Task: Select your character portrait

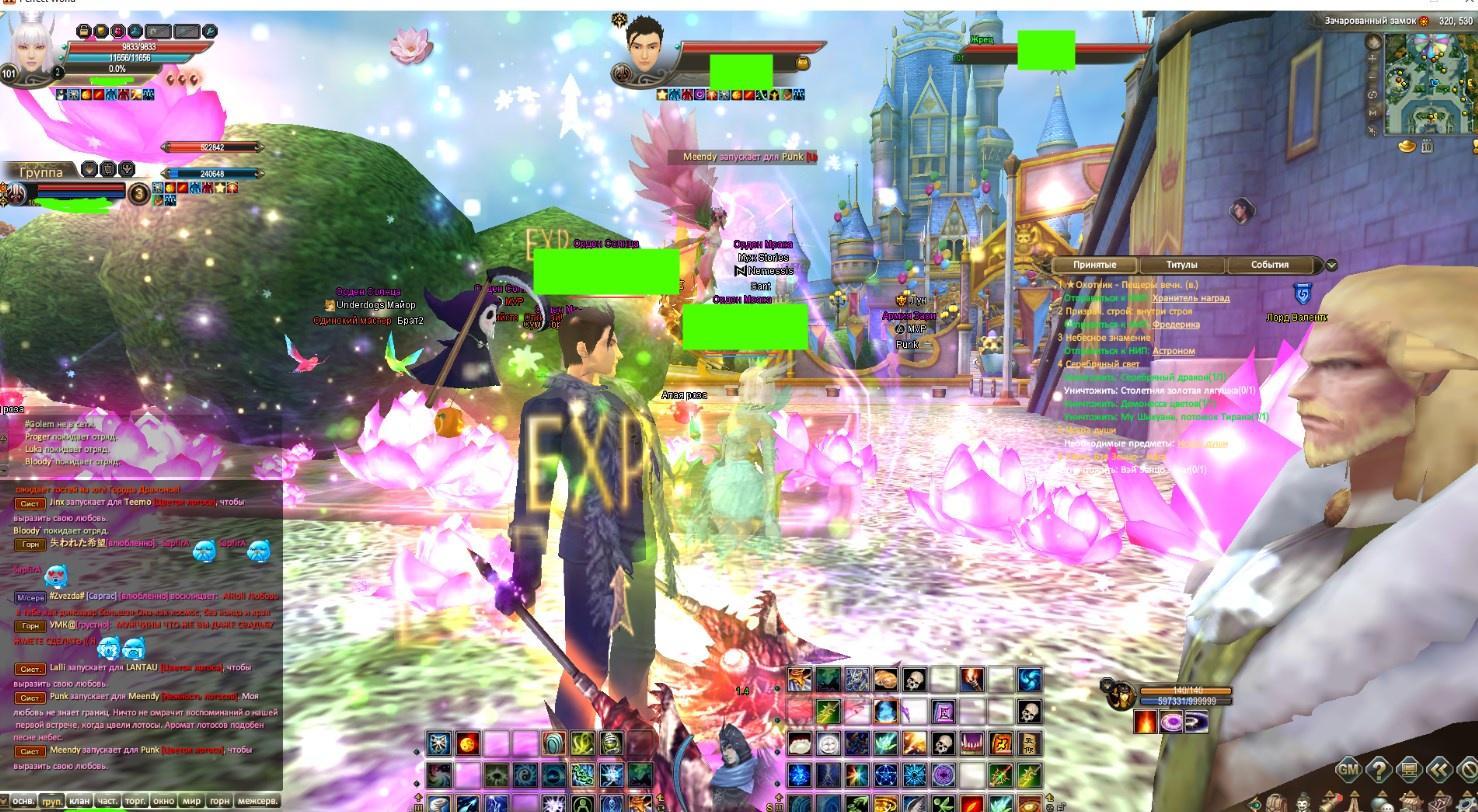Action: [x=32, y=47]
